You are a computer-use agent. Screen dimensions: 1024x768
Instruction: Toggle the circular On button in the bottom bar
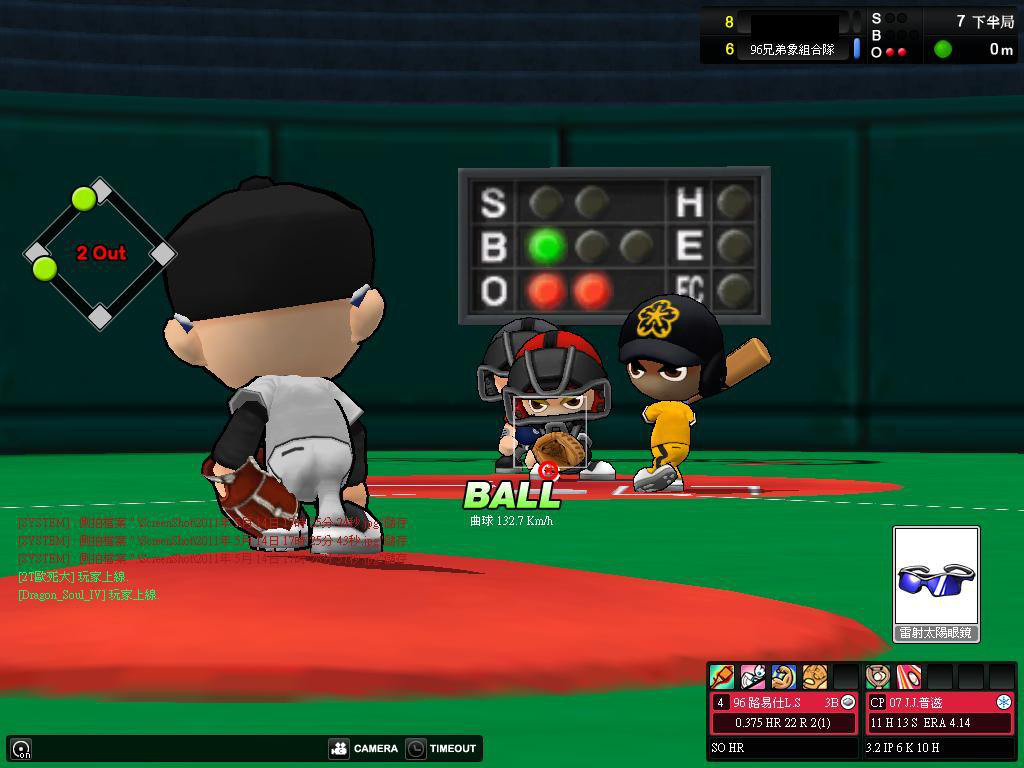tap(21, 748)
